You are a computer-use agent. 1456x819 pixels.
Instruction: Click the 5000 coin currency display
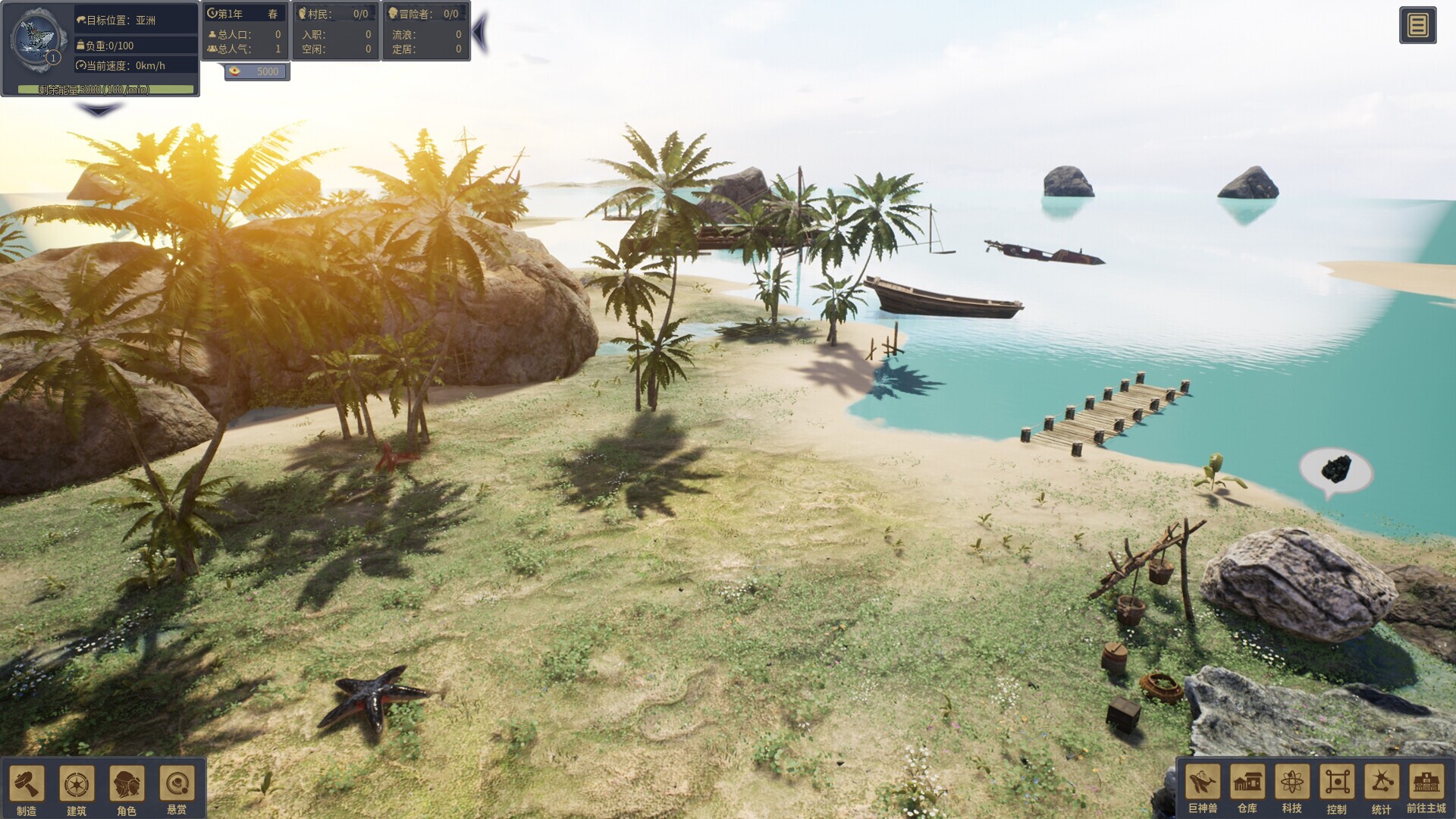256,71
